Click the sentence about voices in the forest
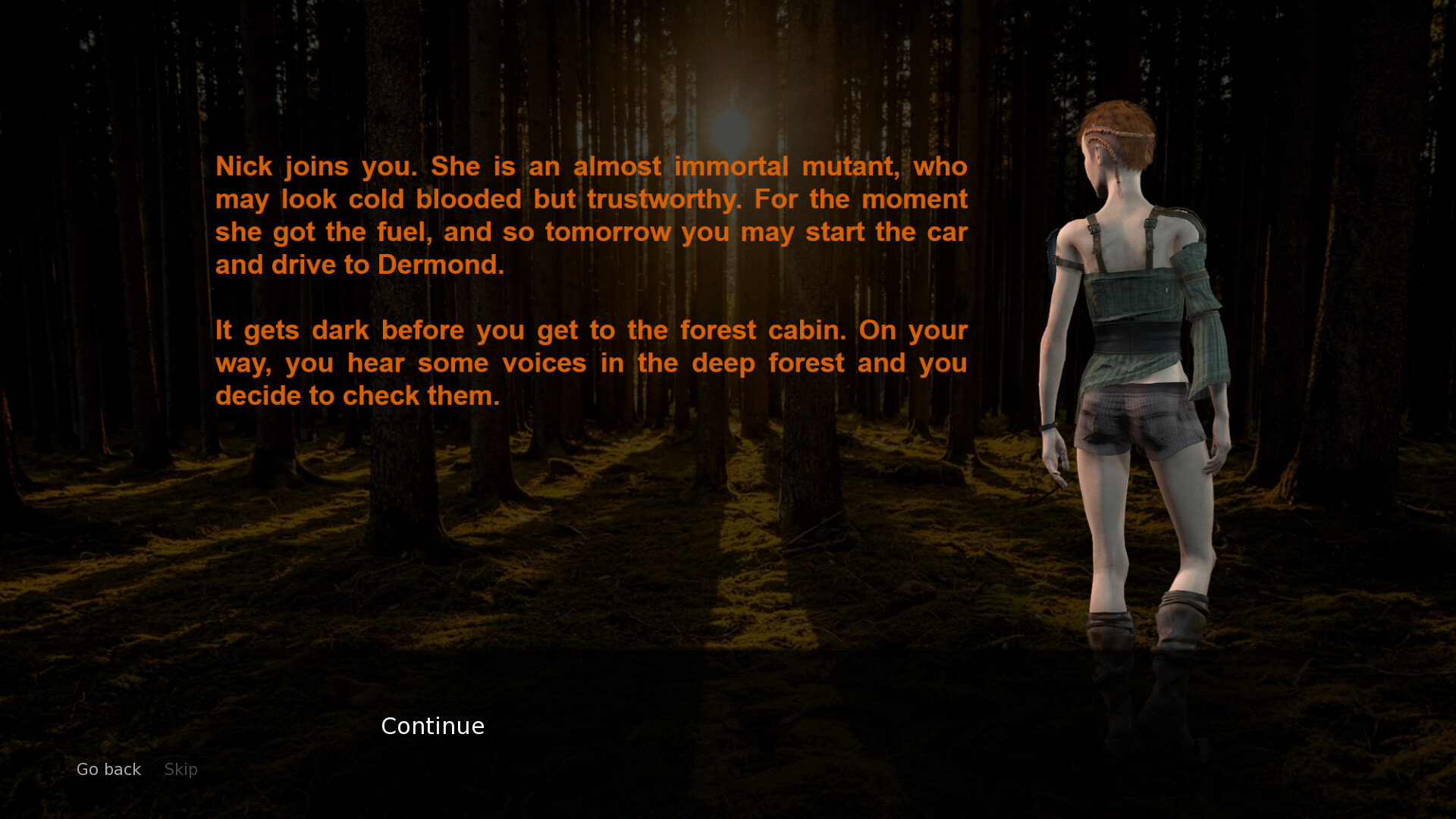The image size is (1456, 819). pos(591,362)
